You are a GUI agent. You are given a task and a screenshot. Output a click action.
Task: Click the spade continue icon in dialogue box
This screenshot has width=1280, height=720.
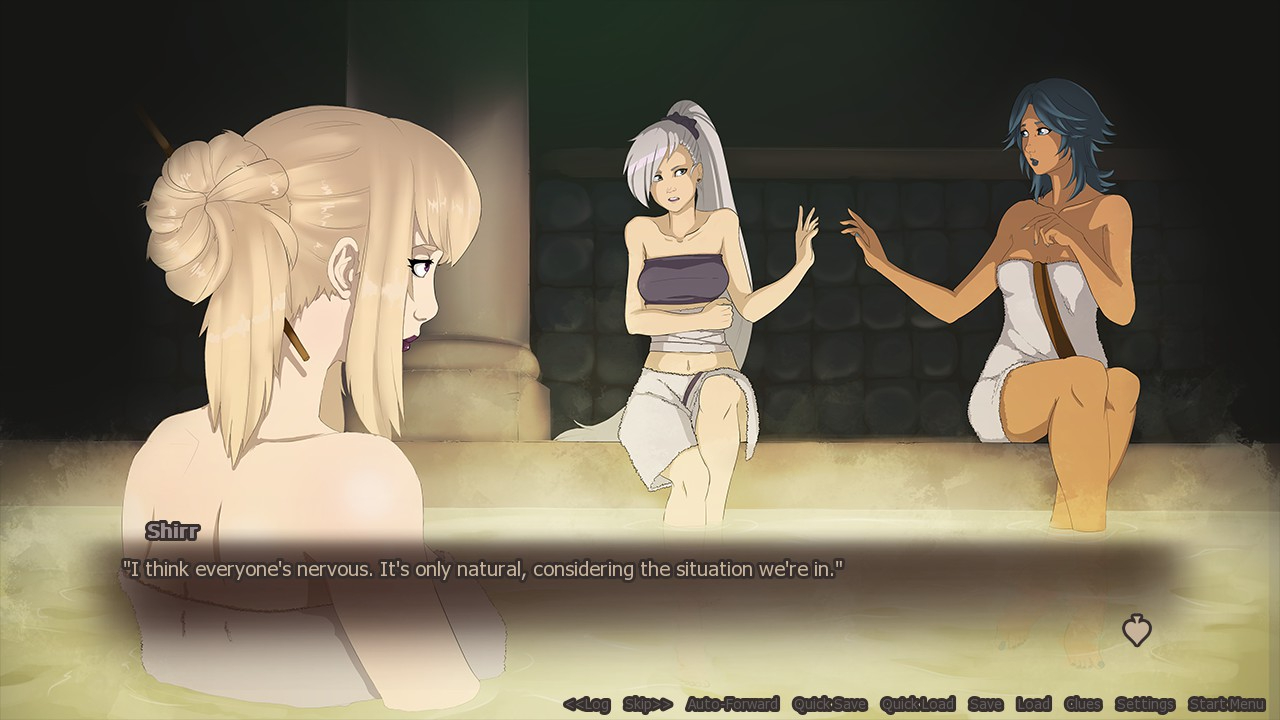(x=1136, y=631)
